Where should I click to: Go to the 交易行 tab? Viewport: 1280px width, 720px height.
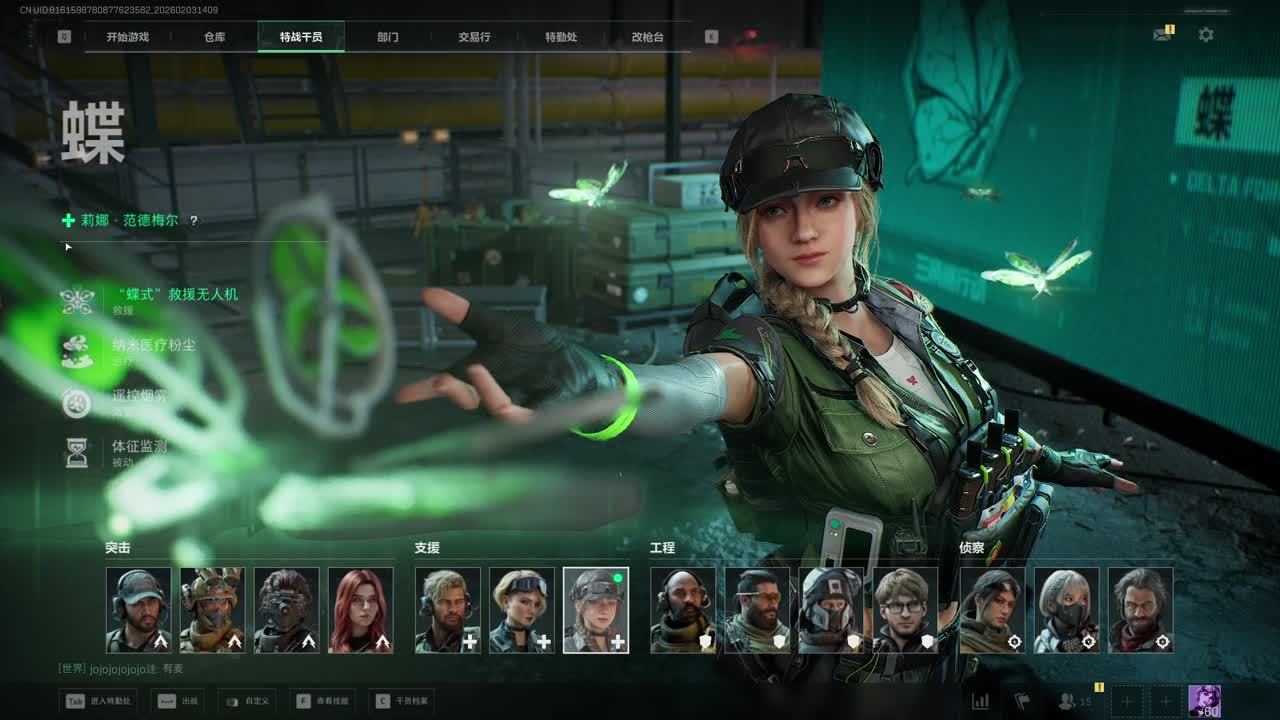point(474,37)
